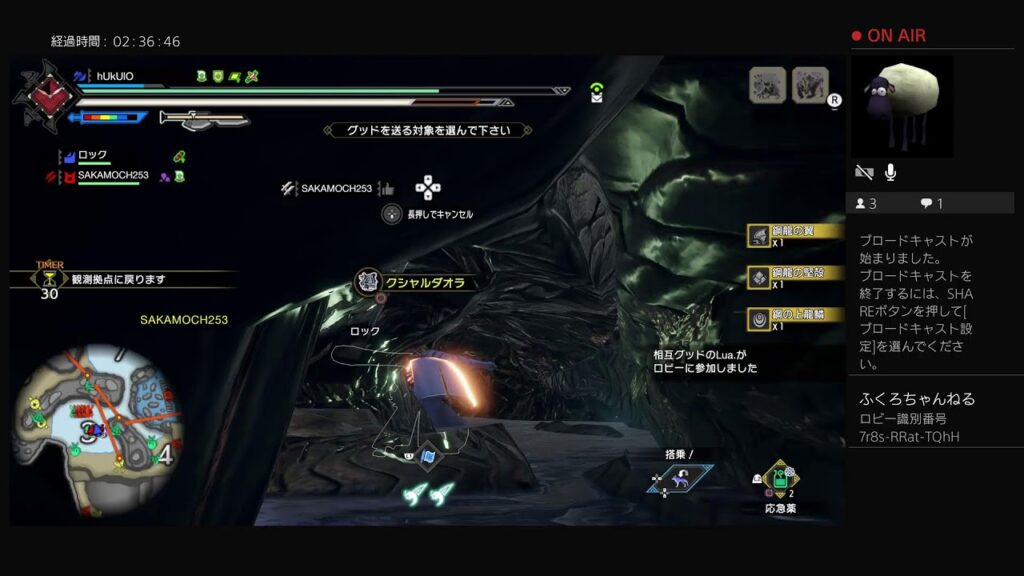Select the 鋼龍の堅殻 reward entry
Viewport: 1024px width, 576px height.
[x=795, y=277]
